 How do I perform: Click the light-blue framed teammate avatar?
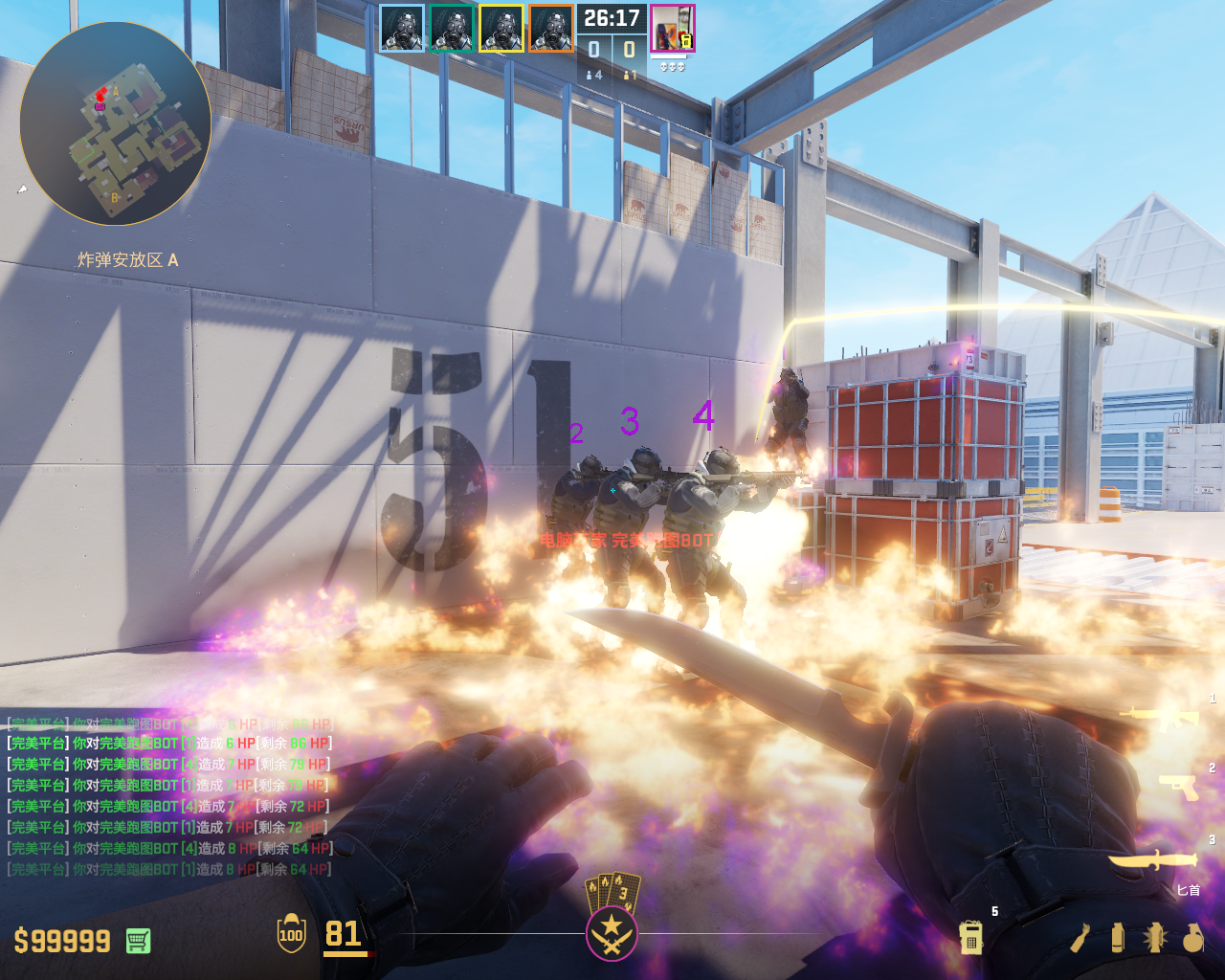[402, 29]
